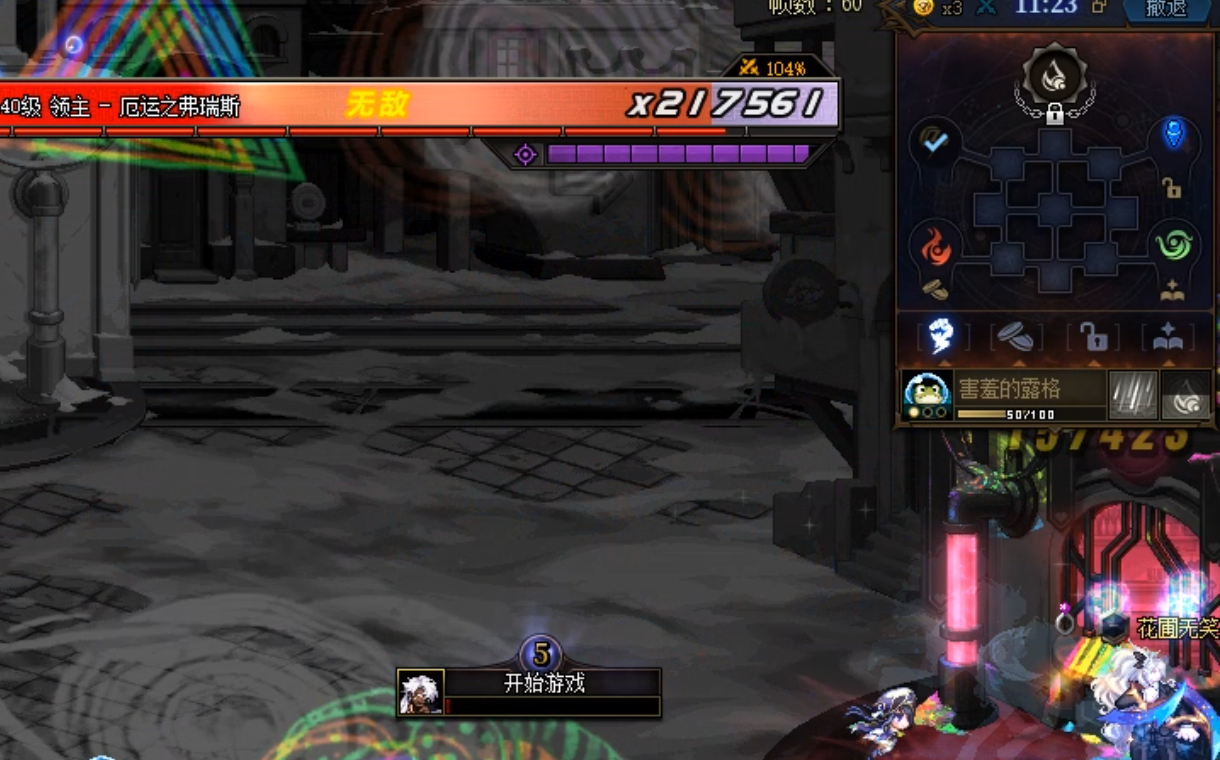Click the grey skill icon right of slash marks

coord(1186,395)
